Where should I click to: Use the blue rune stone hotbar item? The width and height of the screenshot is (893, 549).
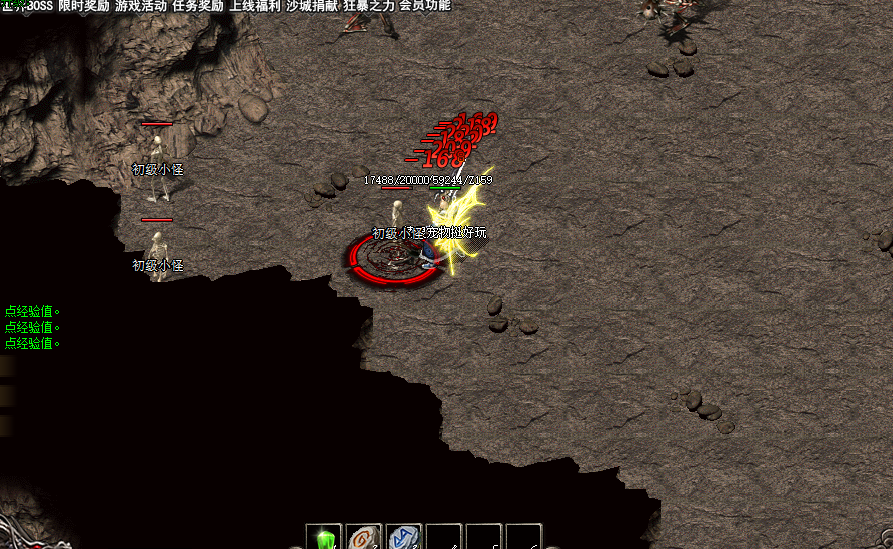pos(403,539)
